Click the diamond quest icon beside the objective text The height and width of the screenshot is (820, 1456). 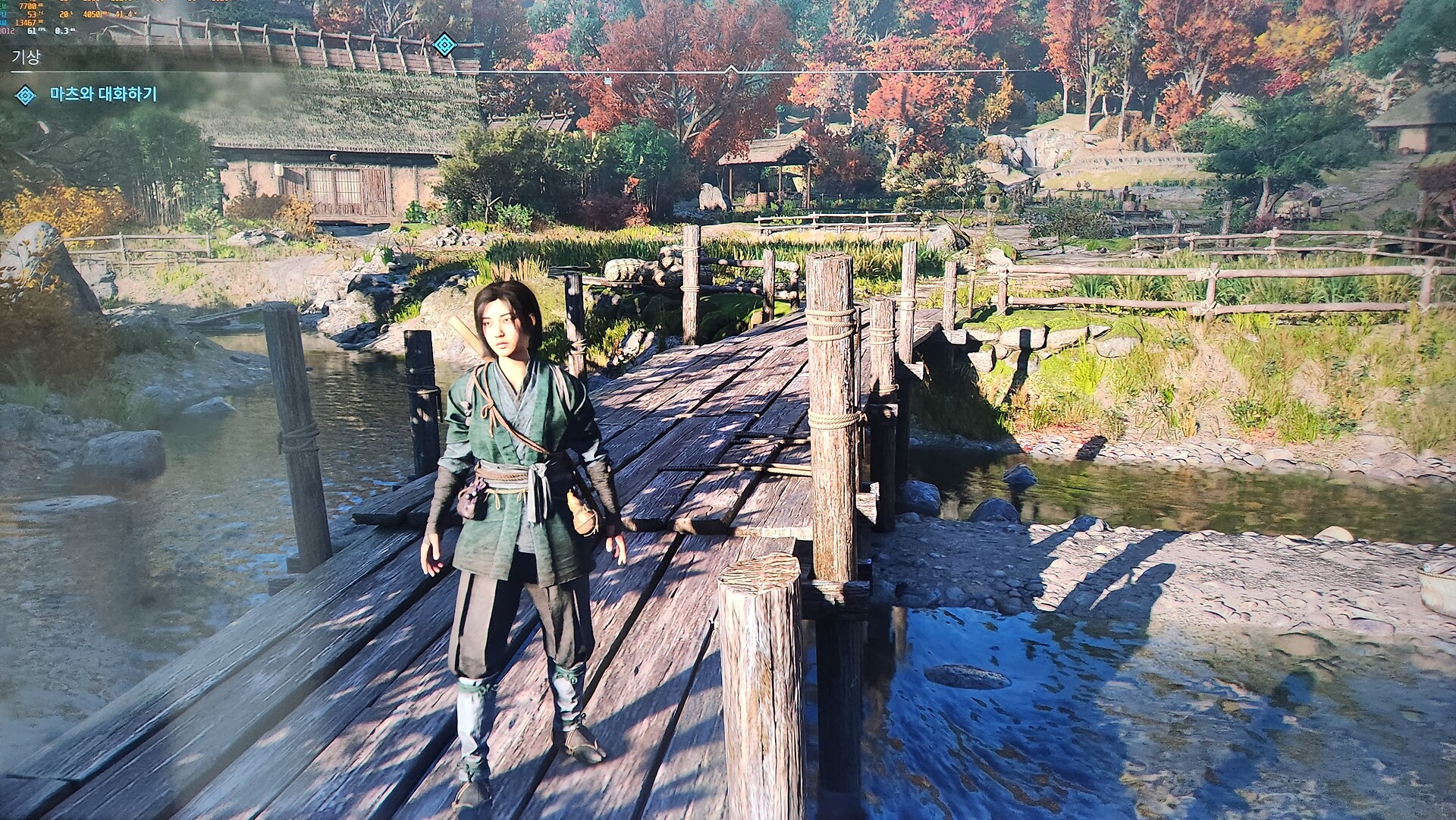pos(26,96)
